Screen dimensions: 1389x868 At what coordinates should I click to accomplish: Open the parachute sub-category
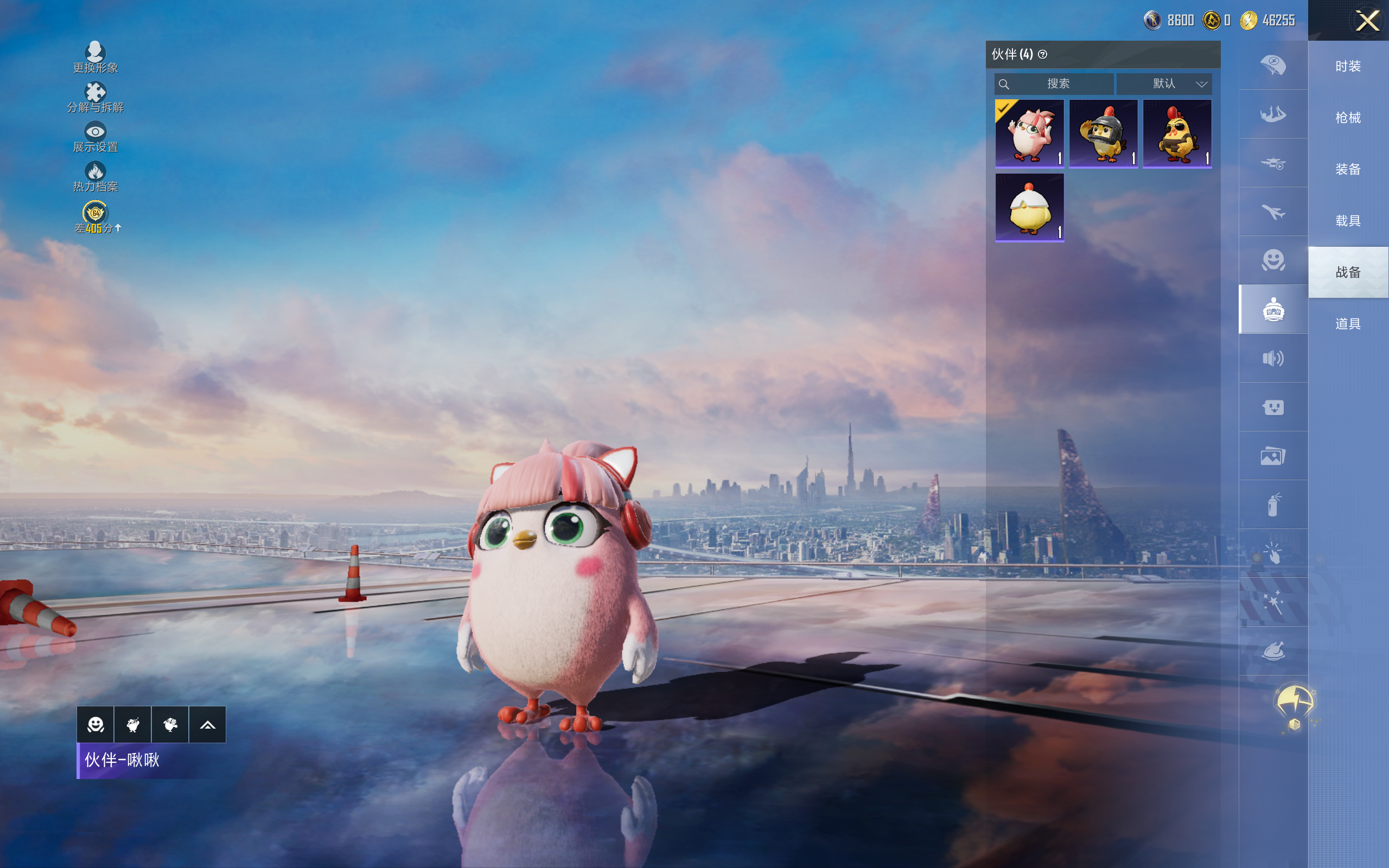click(x=1273, y=66)
